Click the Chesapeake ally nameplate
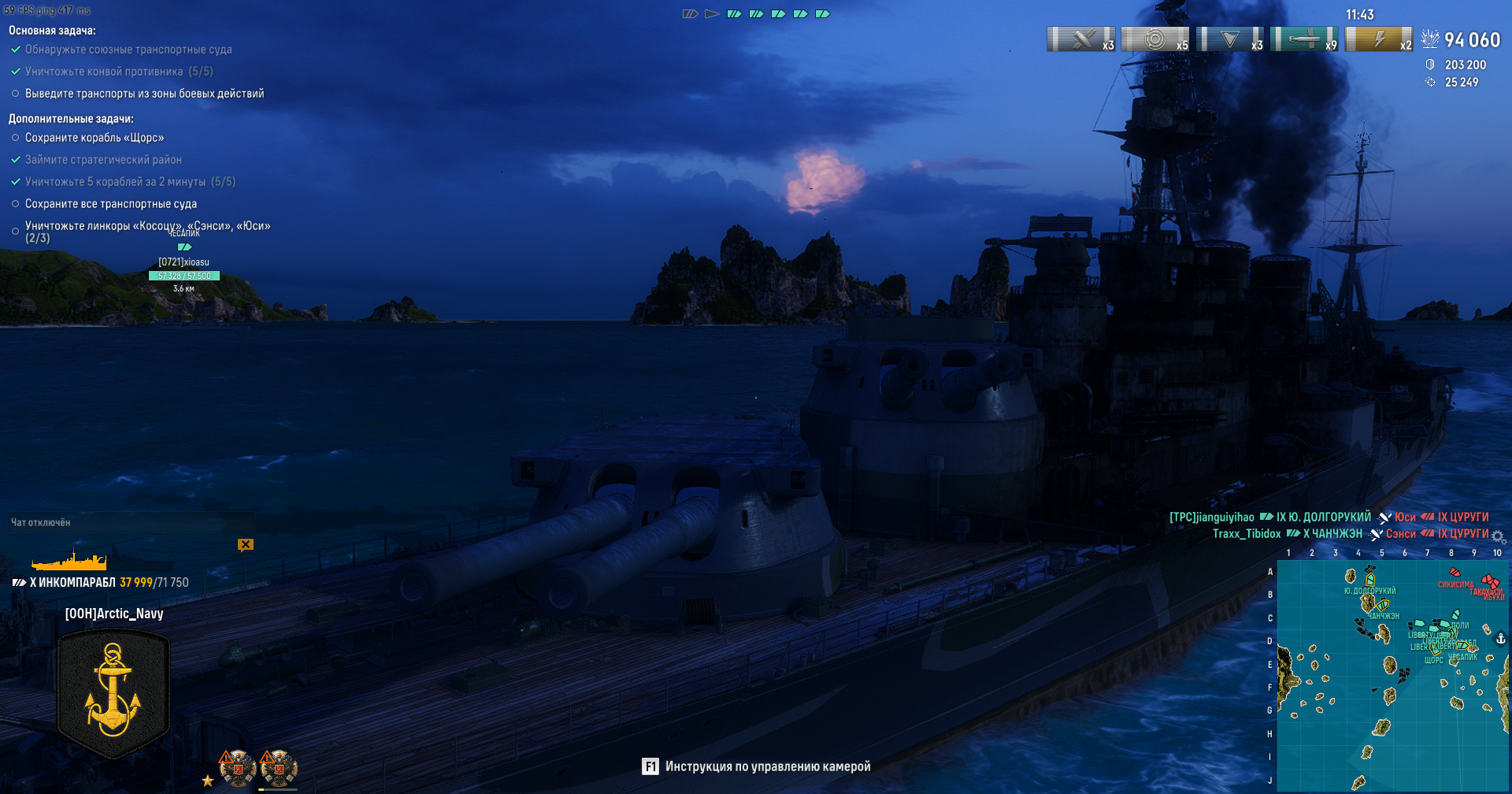The width and height of the screenshot is (1512, 794). click(x=184, y=262)
